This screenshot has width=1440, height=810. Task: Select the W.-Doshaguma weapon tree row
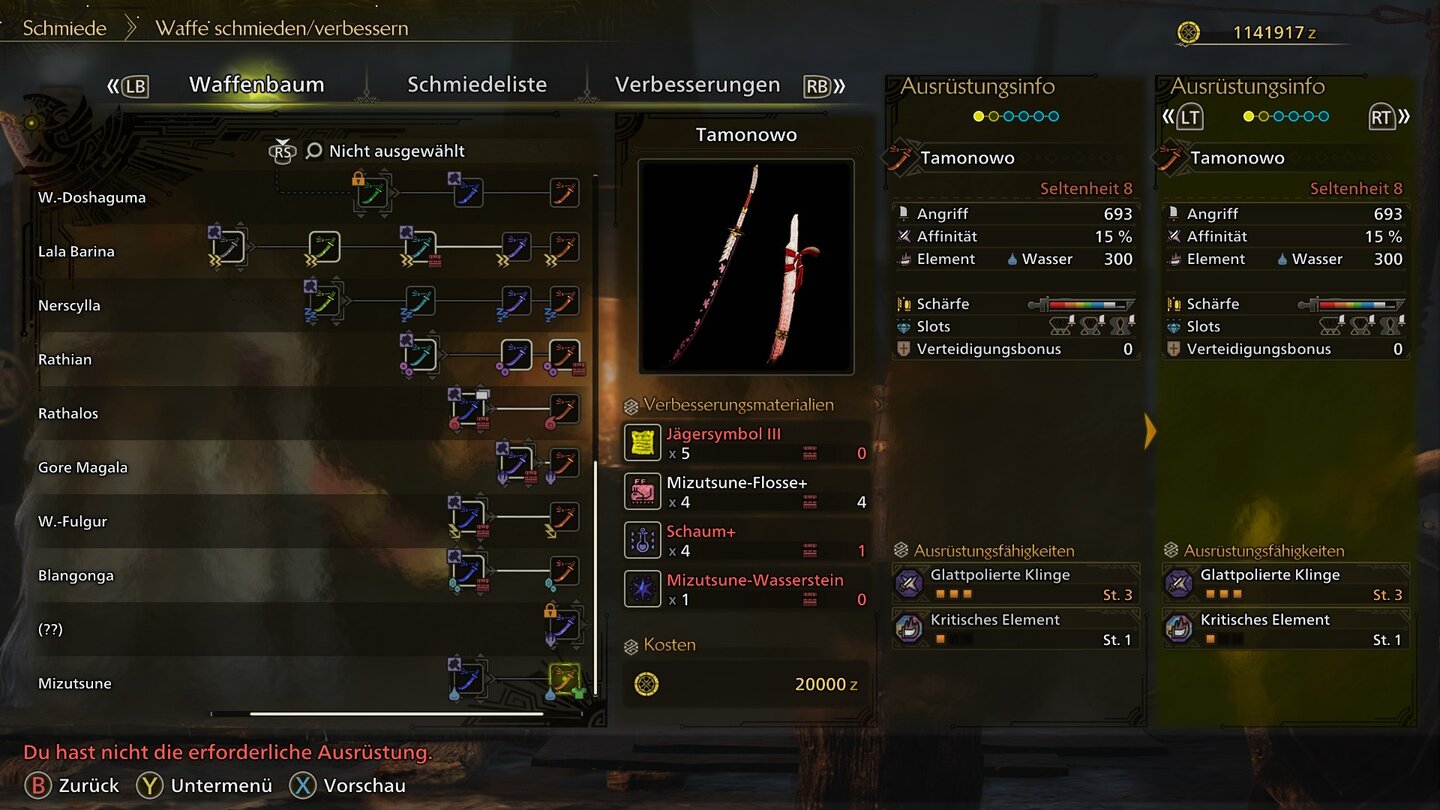click(x=92, y=197)
